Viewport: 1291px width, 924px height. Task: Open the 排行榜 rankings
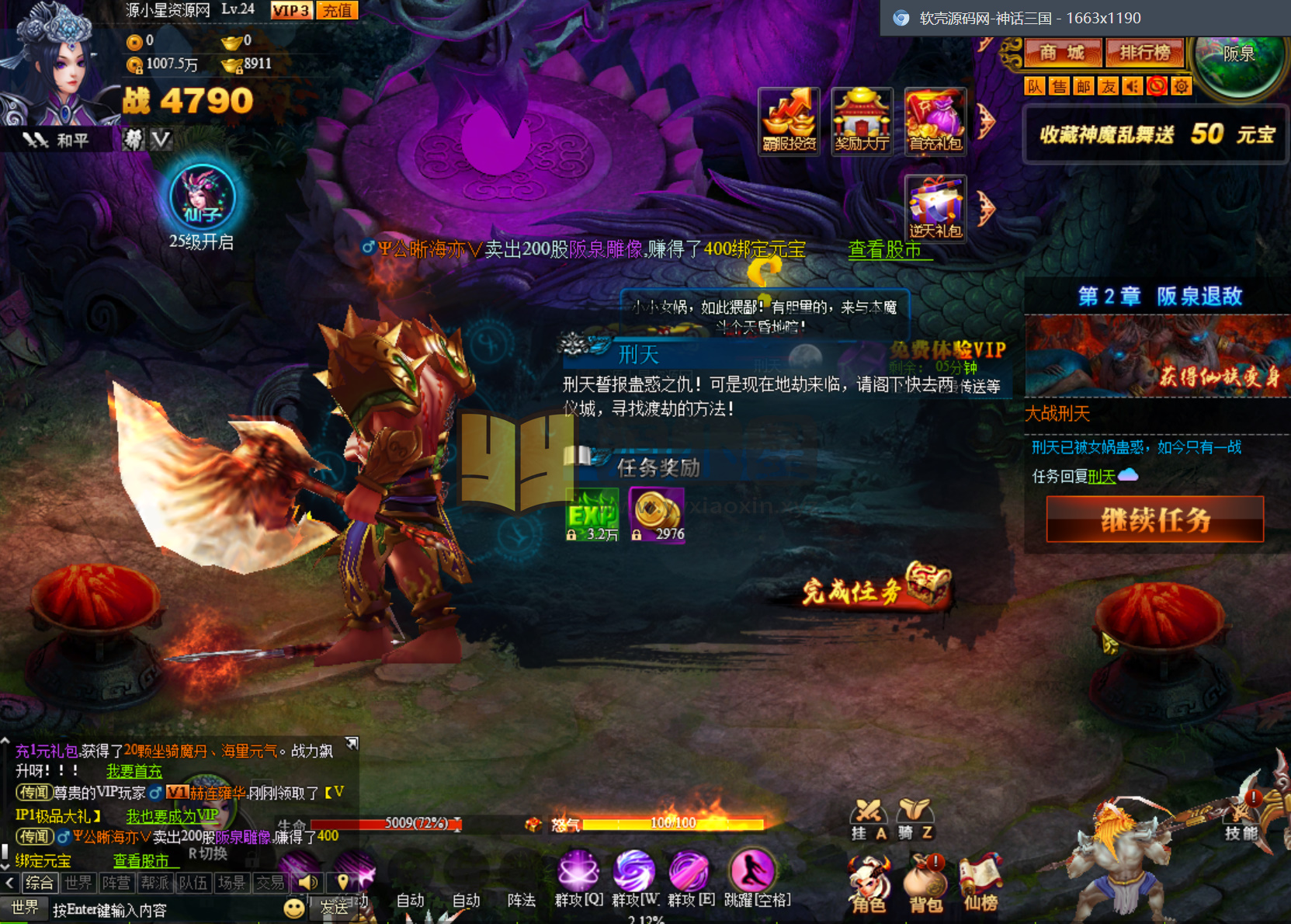pos(1145,54)
